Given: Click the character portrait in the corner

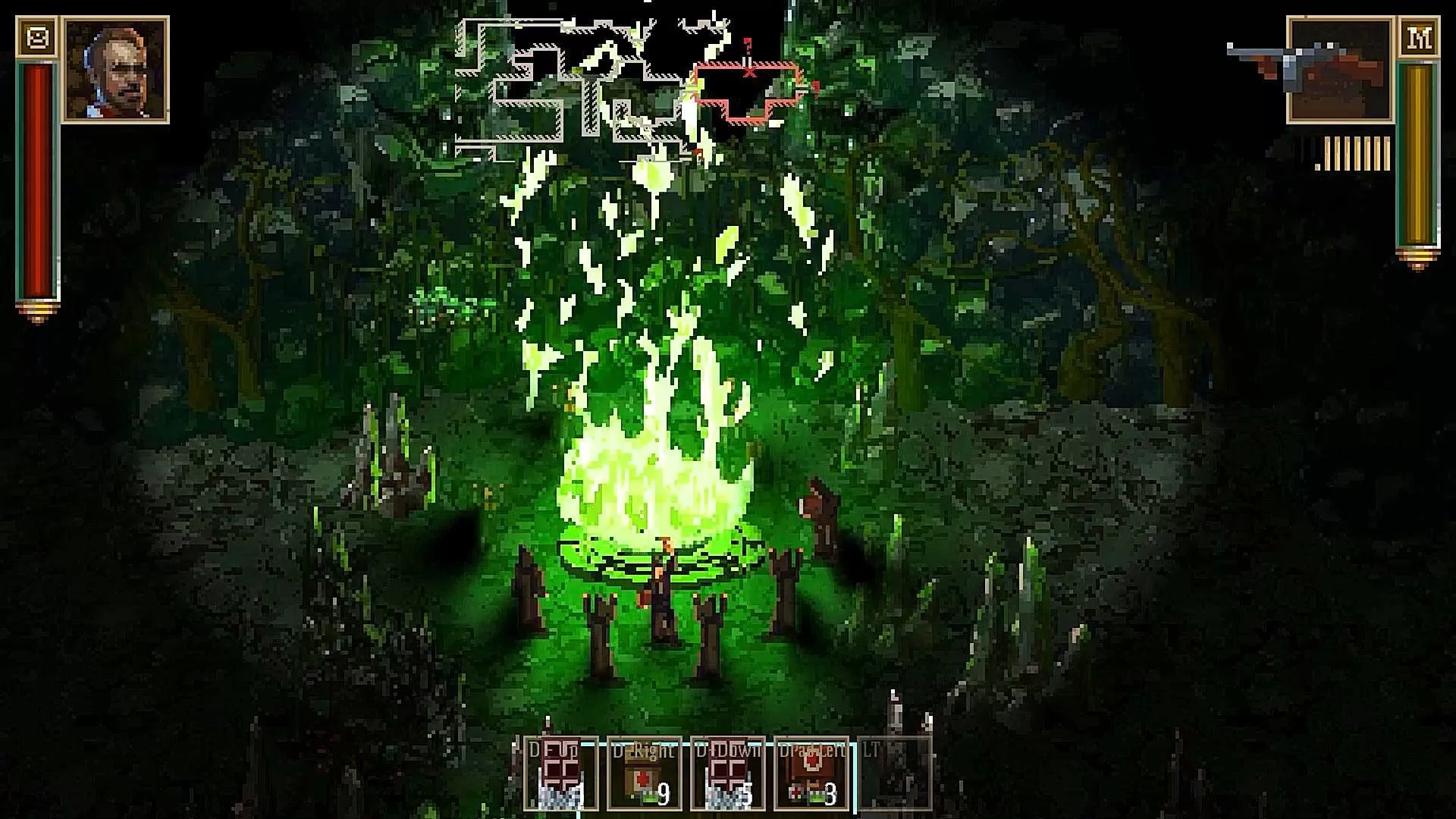Looking at the screenshot, I should [x=115, y=70].
